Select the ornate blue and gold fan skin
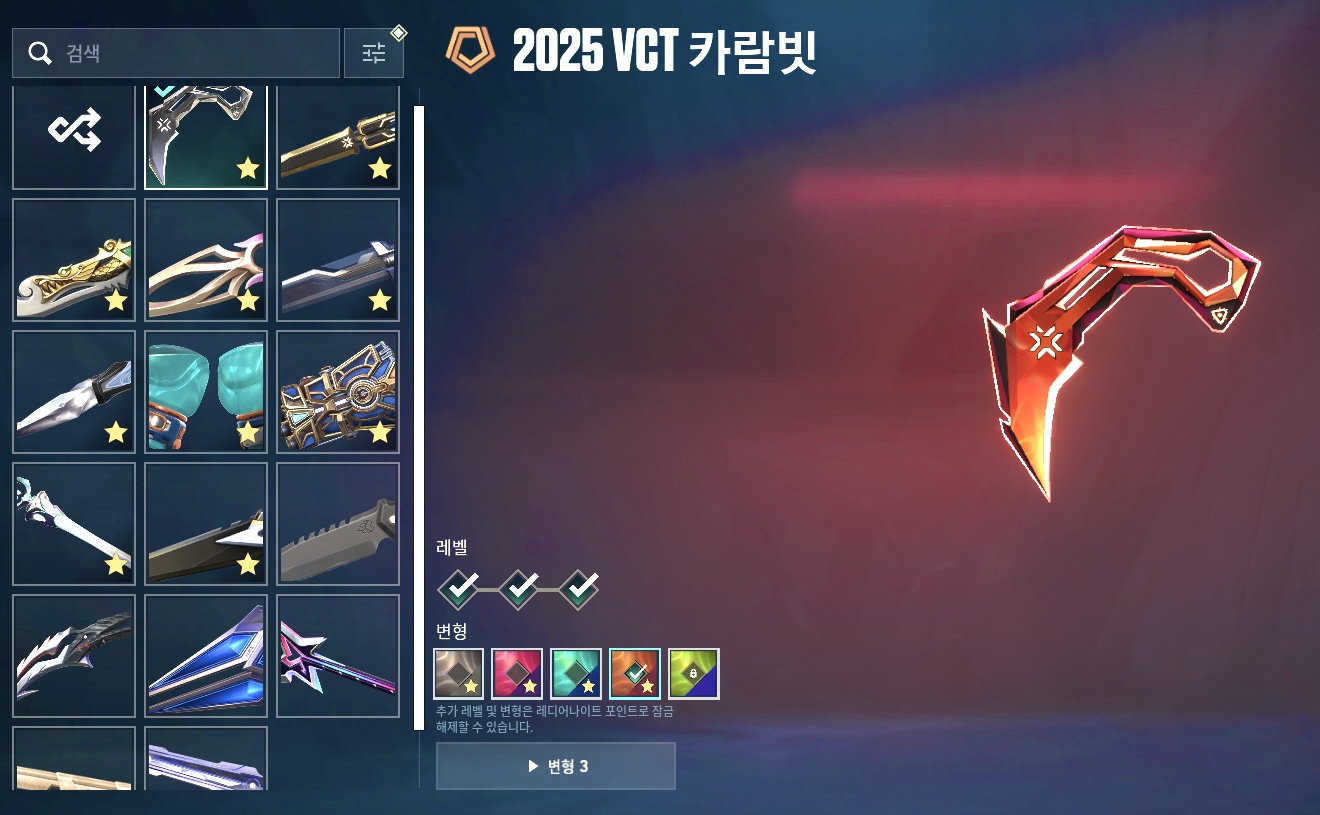The width and height of the screenshot is (1320, 815). 338,392
